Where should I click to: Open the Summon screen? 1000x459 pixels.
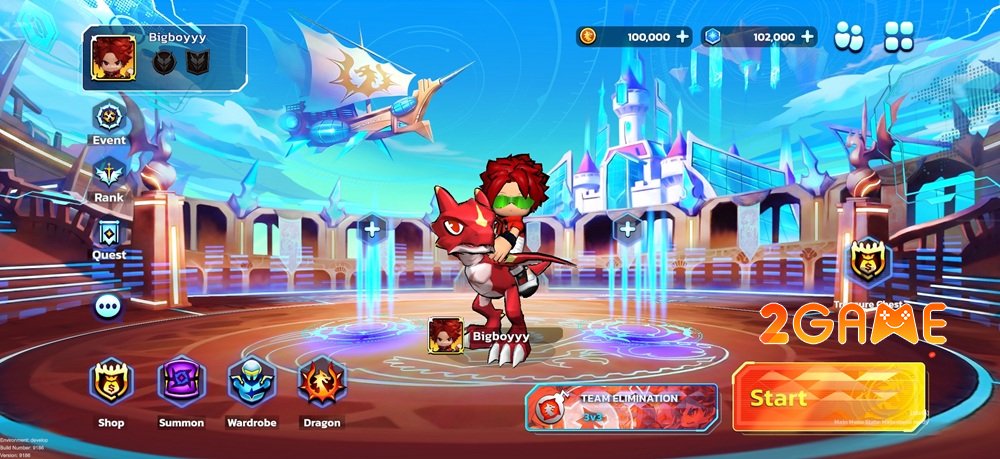[181, 383]
